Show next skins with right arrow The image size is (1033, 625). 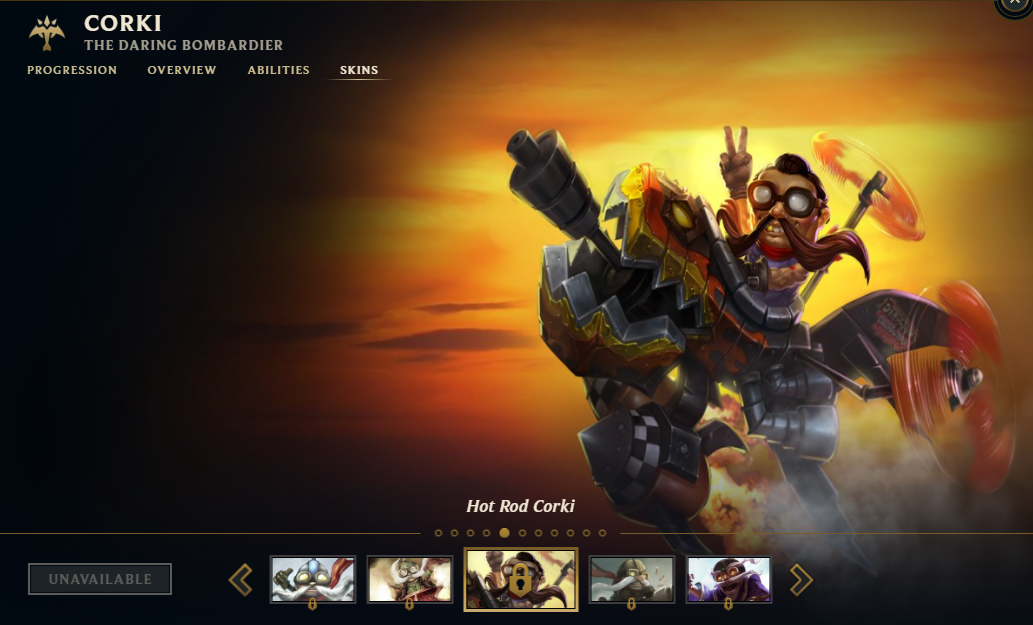(801, 579)
